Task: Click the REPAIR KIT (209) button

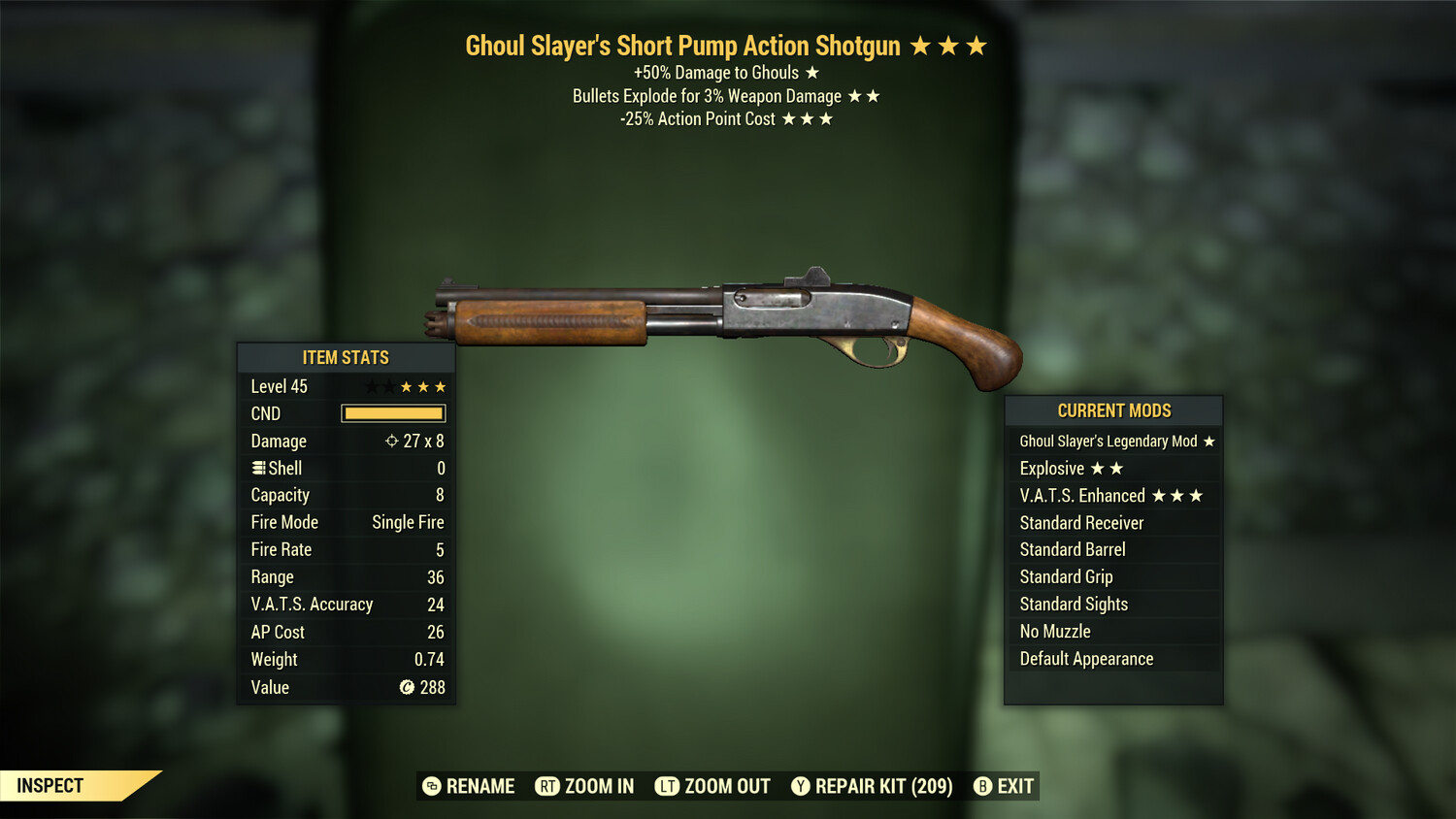Action: 886,787
